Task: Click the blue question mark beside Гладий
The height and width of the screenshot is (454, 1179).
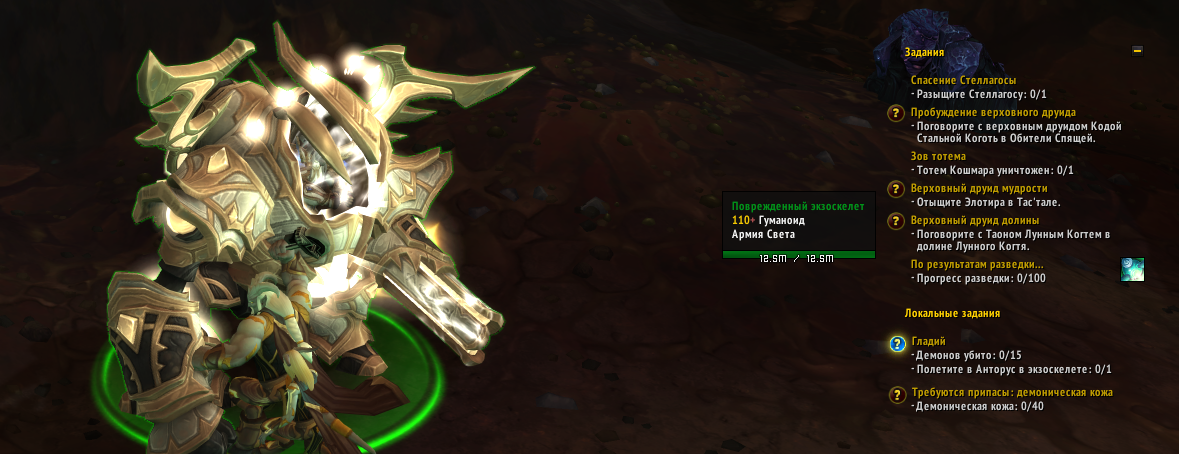Action: pyautogui.click(x=897, y=345)
